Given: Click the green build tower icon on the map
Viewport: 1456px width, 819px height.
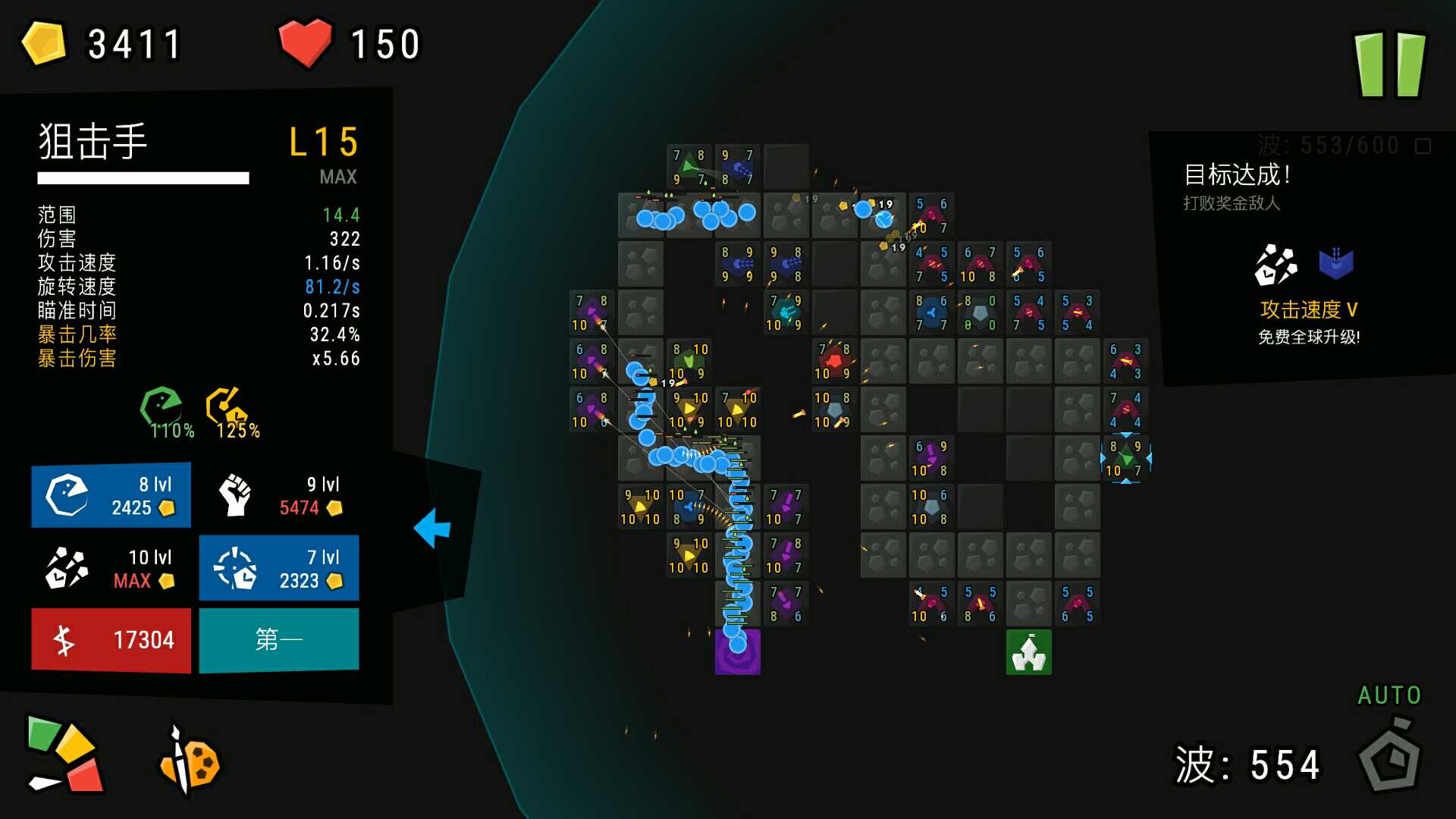Looking at the screenshot, I should click(1029, 651).
